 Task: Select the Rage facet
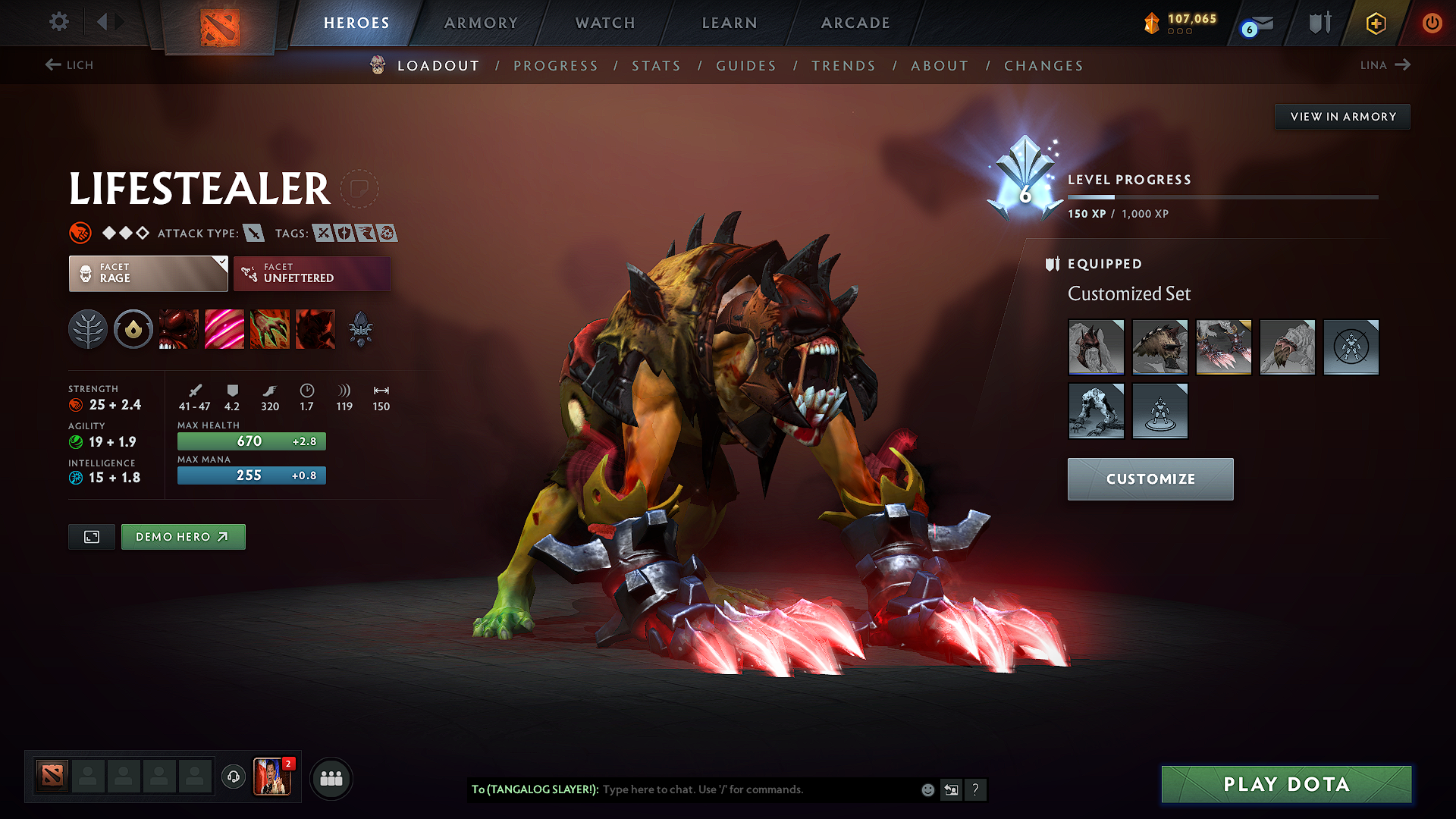pyautogui.click(x=148, y=274)
